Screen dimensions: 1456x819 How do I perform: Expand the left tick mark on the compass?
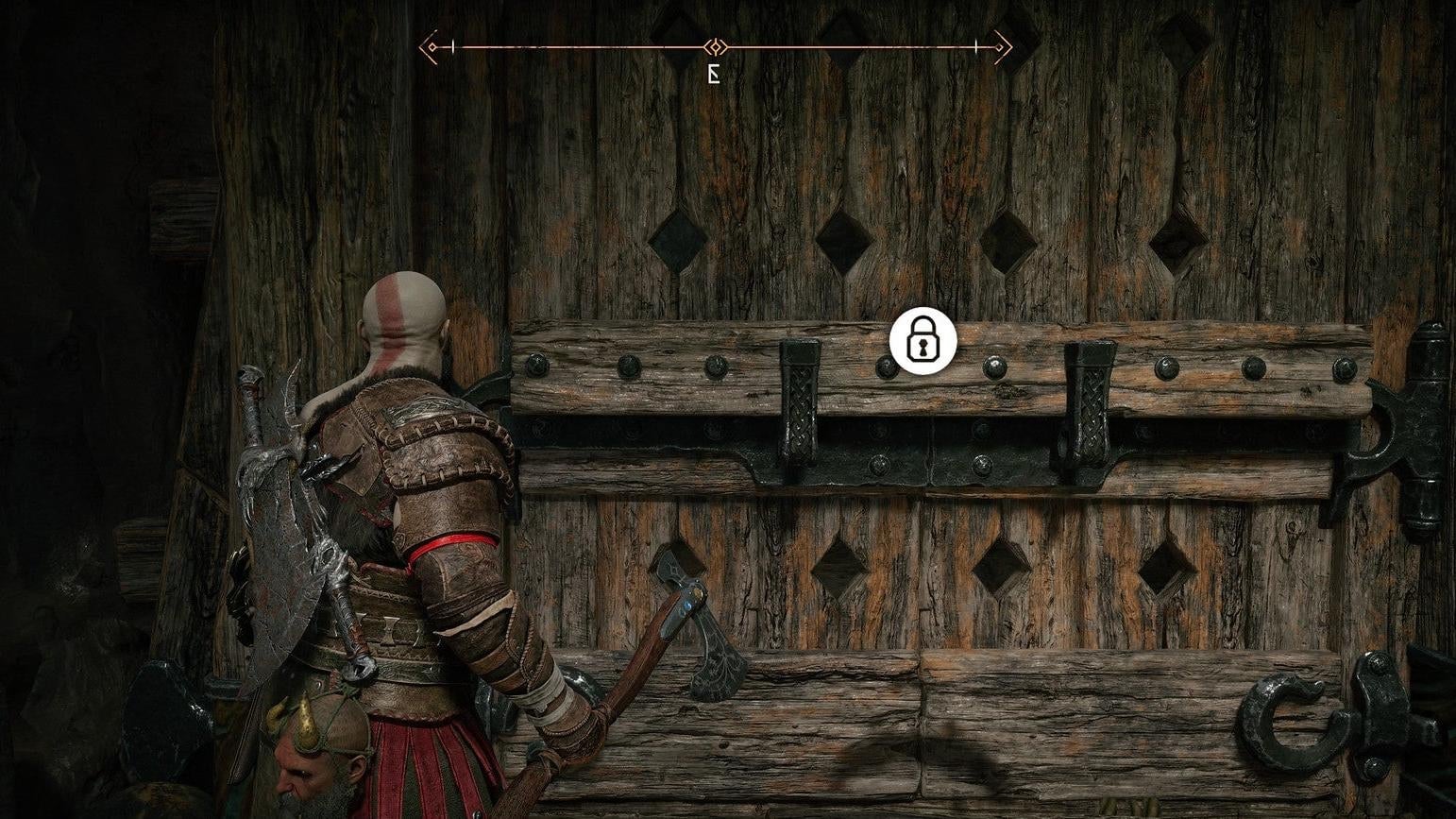click(451, 45)
